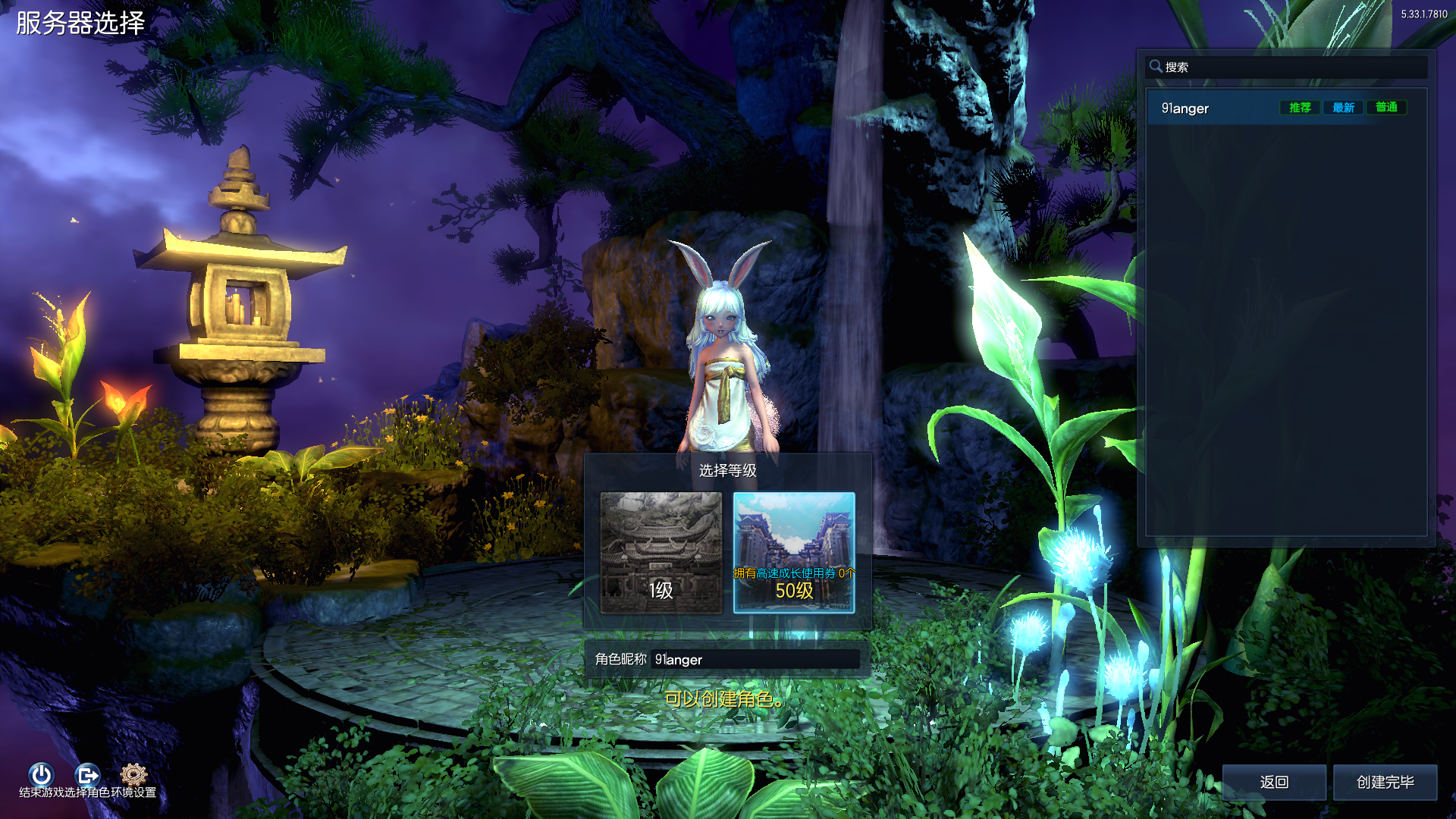
Task: Focus the character nickname input
Action: tap(755, 660)
